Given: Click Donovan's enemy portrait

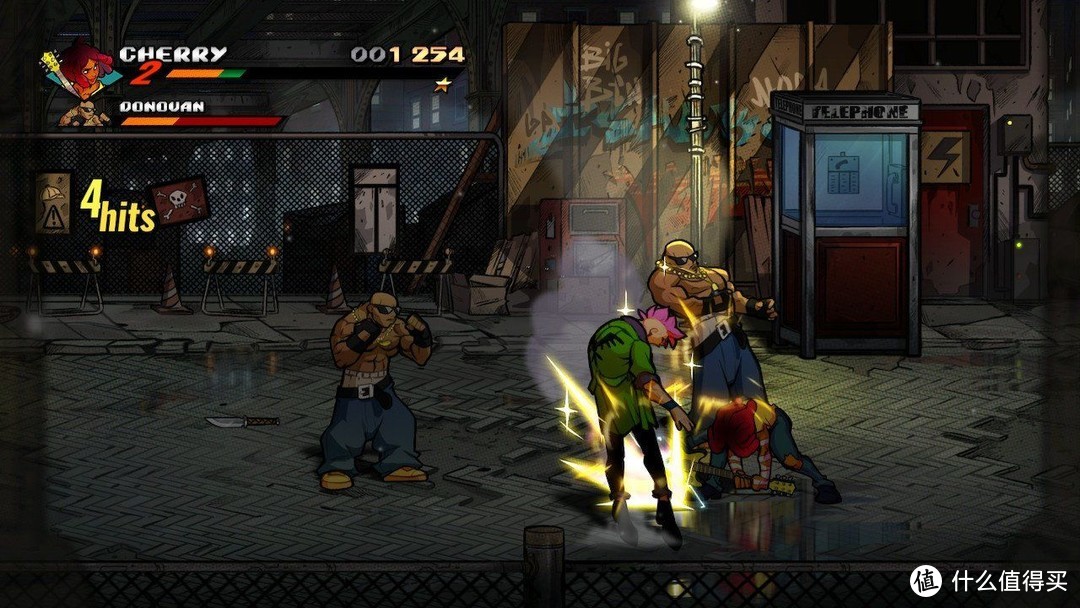Looking at the screenshot, I should (x=87, y=113).
